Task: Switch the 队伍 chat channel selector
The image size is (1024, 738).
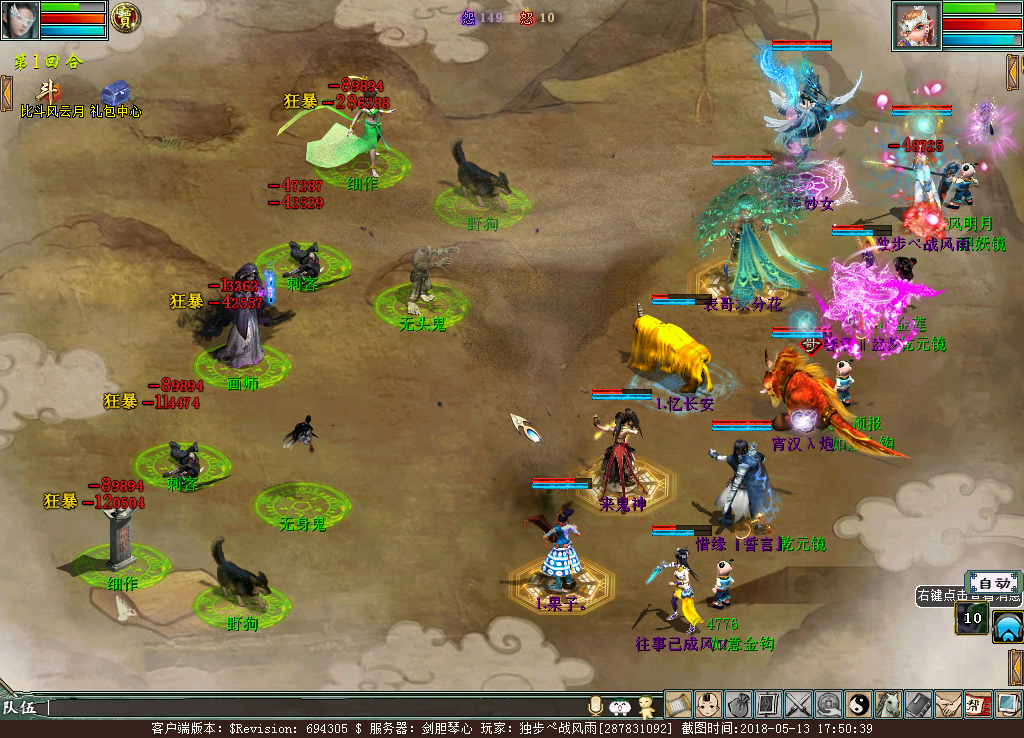Action: pyautogui.click(x=21, y=708)
